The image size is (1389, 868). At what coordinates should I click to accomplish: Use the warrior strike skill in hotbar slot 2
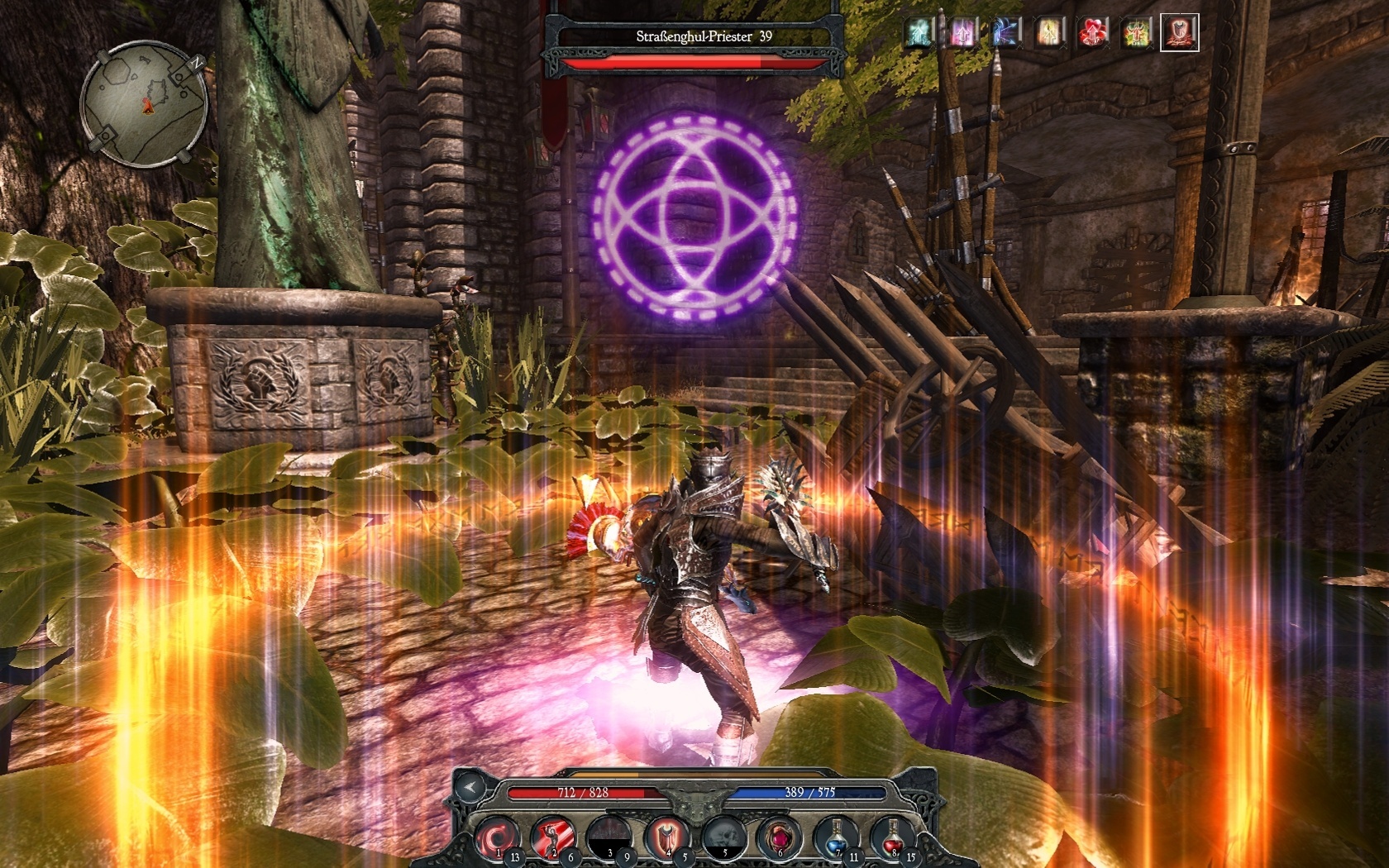[x=553, y=837]
